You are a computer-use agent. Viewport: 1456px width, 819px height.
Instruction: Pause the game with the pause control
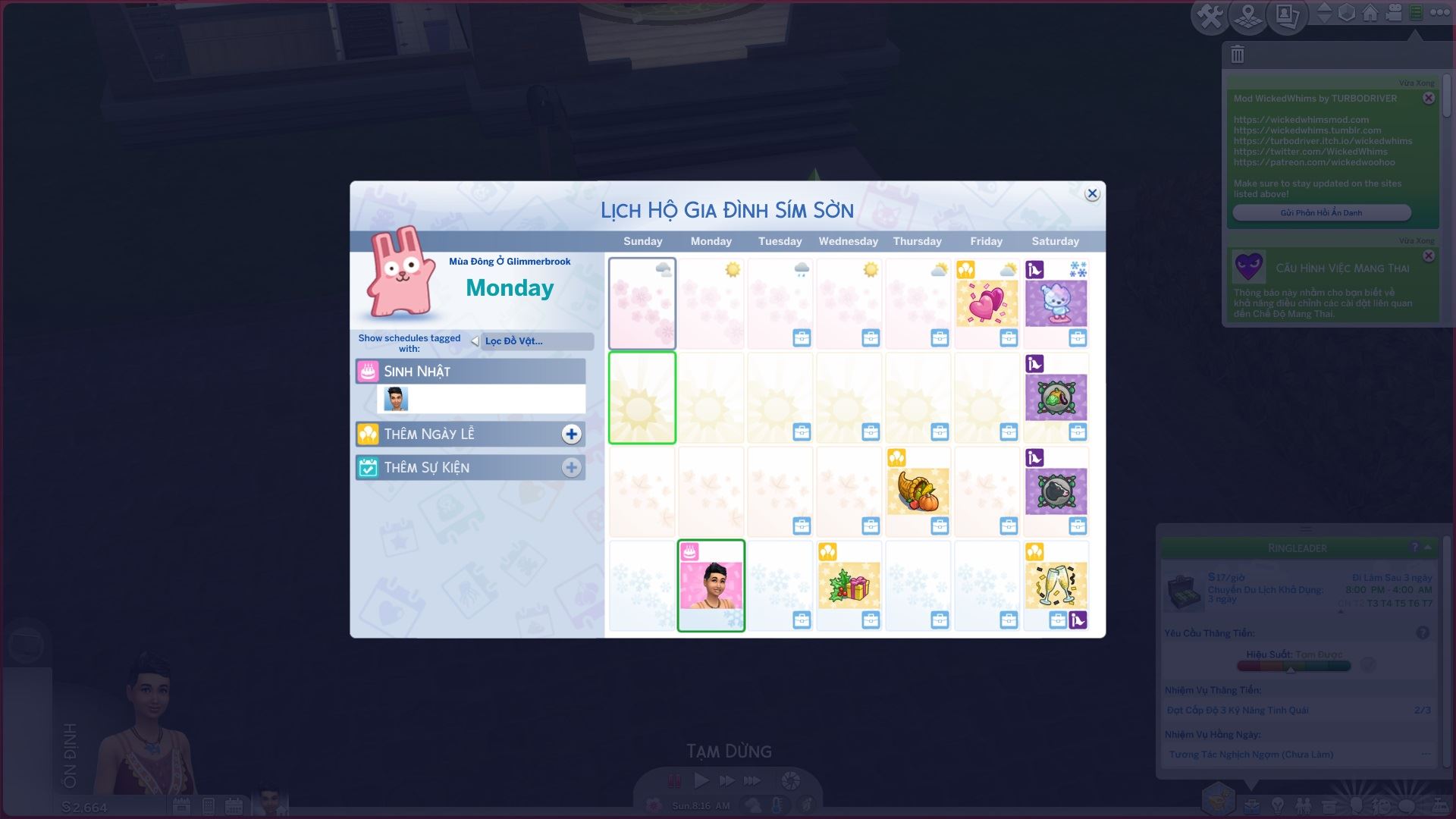(675, 780)
